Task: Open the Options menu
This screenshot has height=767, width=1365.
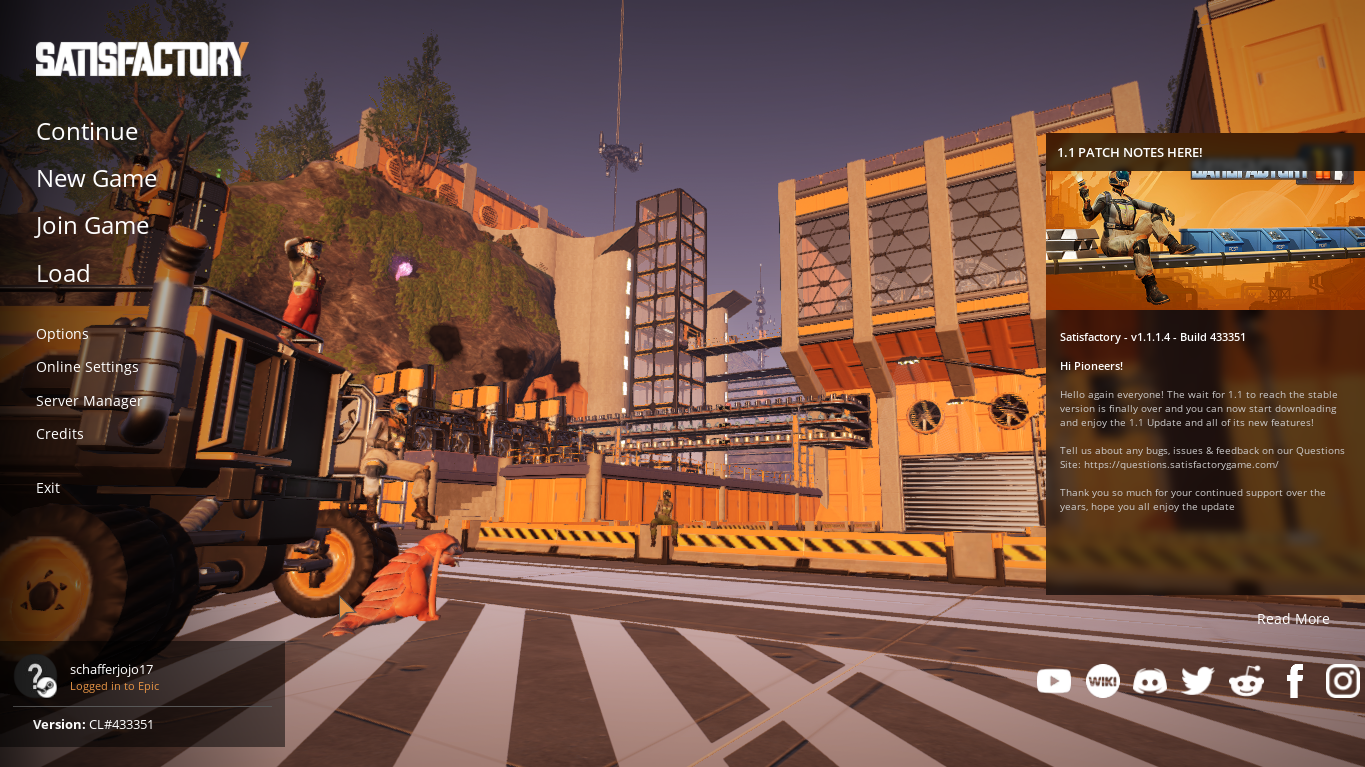Action: [x=62, y=334]
